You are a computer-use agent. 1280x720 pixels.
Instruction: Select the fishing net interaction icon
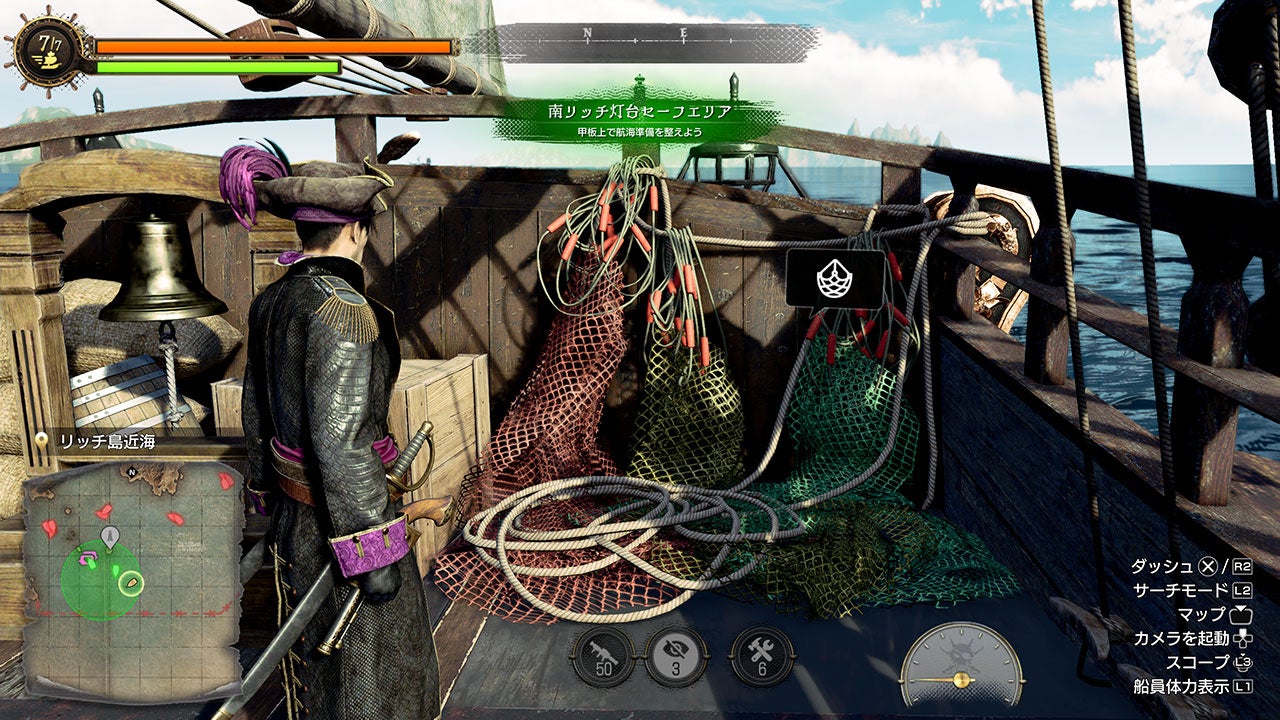point(835,278)
